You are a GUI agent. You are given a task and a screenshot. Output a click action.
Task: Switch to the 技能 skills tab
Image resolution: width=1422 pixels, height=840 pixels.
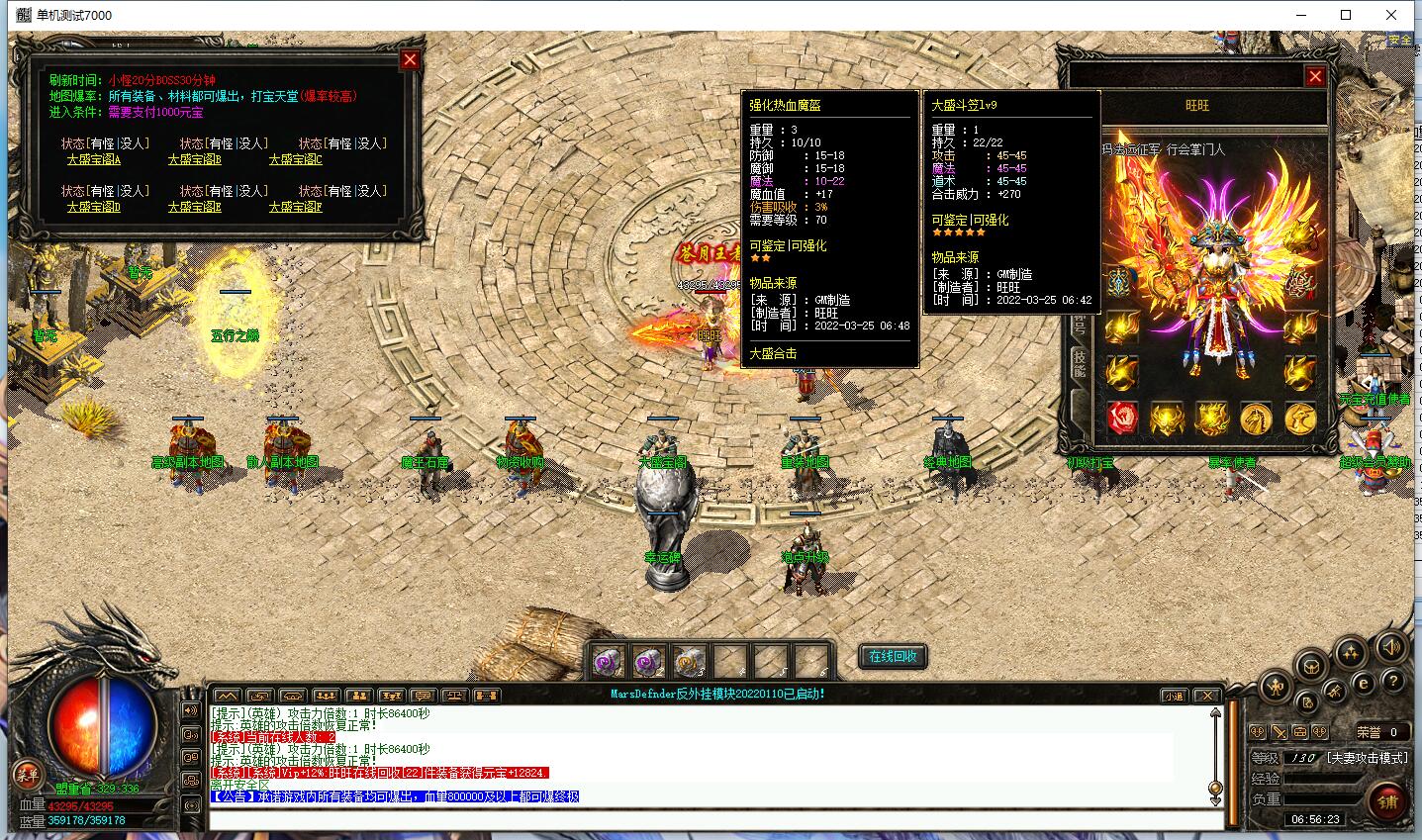[x=1080, y=364]
